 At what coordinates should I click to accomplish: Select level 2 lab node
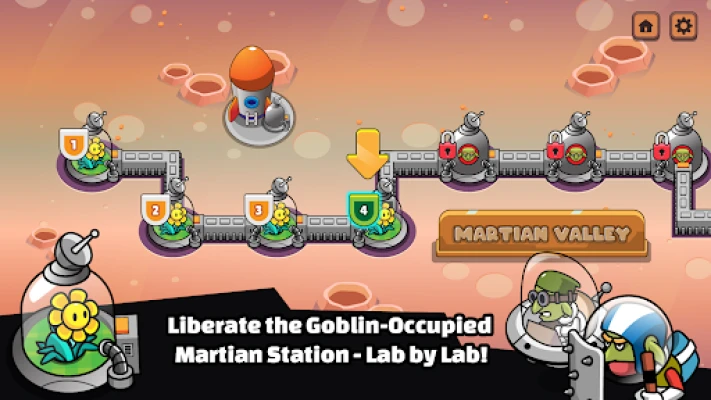click(169, 218)
